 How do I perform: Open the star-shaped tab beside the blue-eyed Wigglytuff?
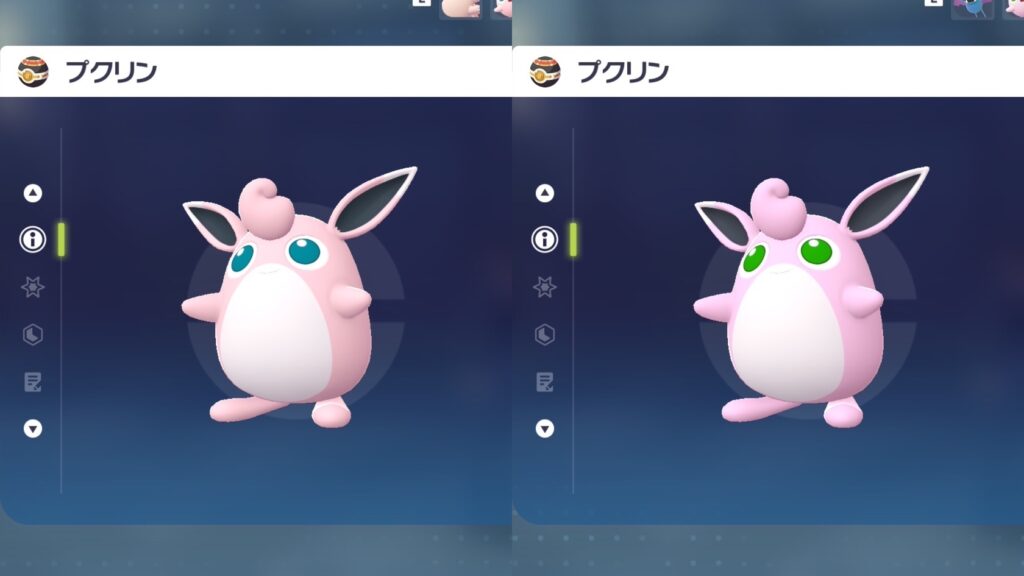[33, 287]
